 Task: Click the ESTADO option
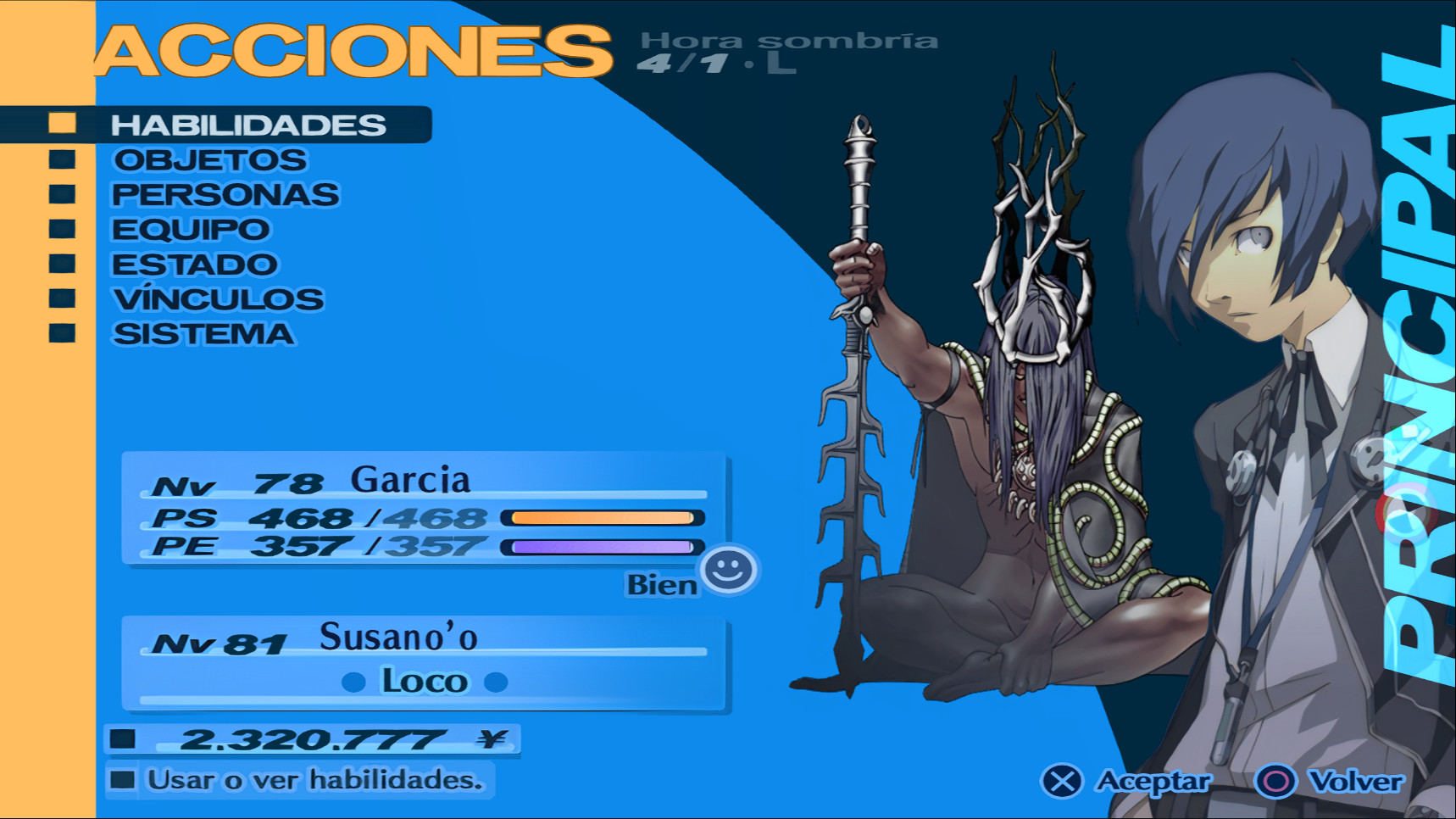[x=194, y=263]
